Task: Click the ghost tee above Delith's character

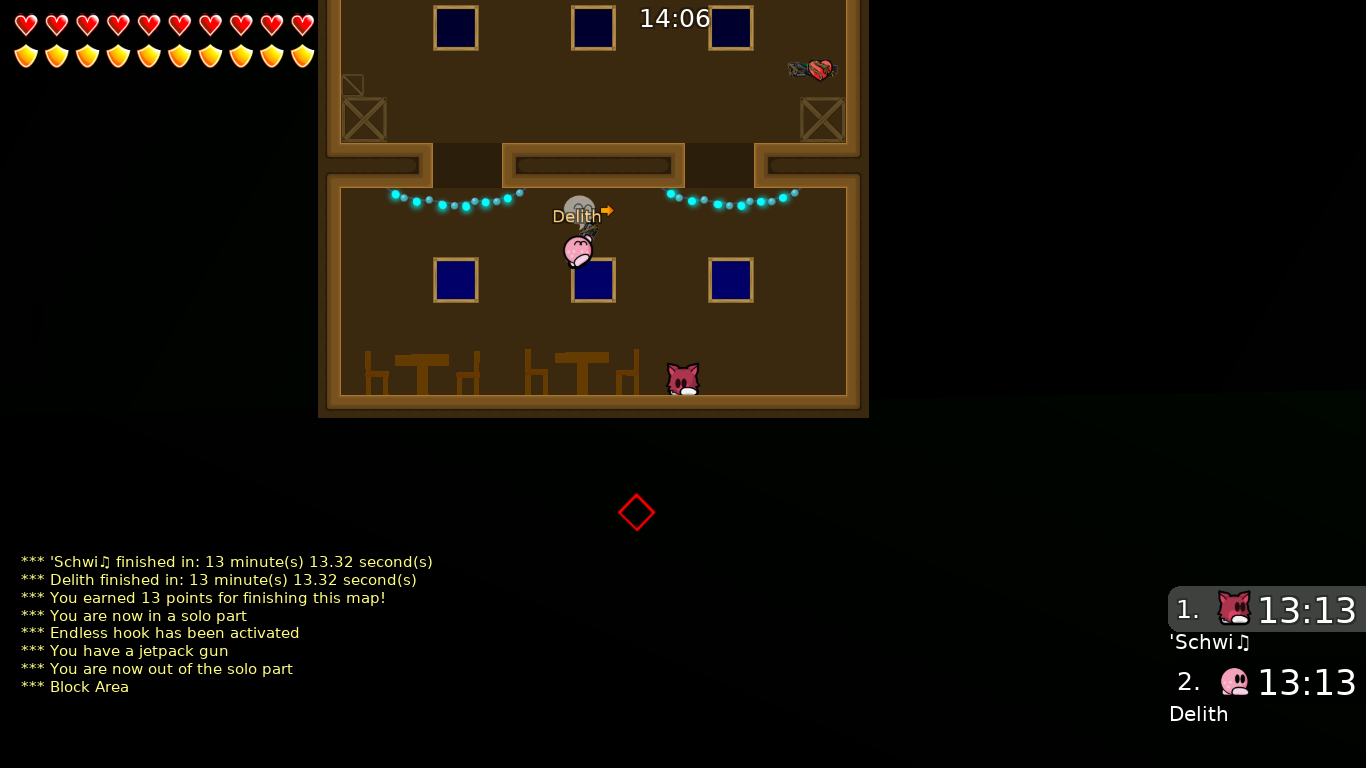Action: point(580,203)
